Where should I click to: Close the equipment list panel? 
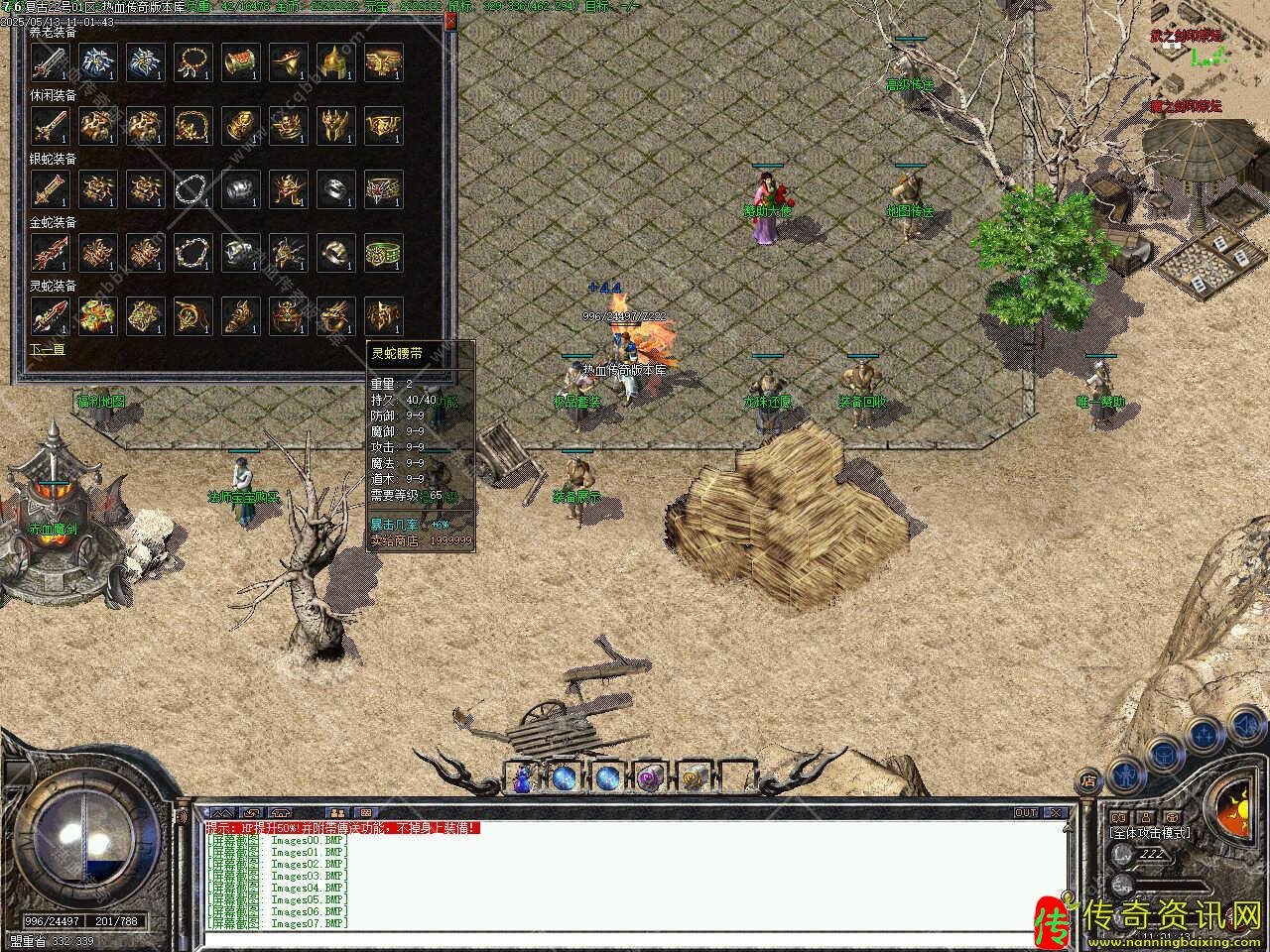[450, 19]
